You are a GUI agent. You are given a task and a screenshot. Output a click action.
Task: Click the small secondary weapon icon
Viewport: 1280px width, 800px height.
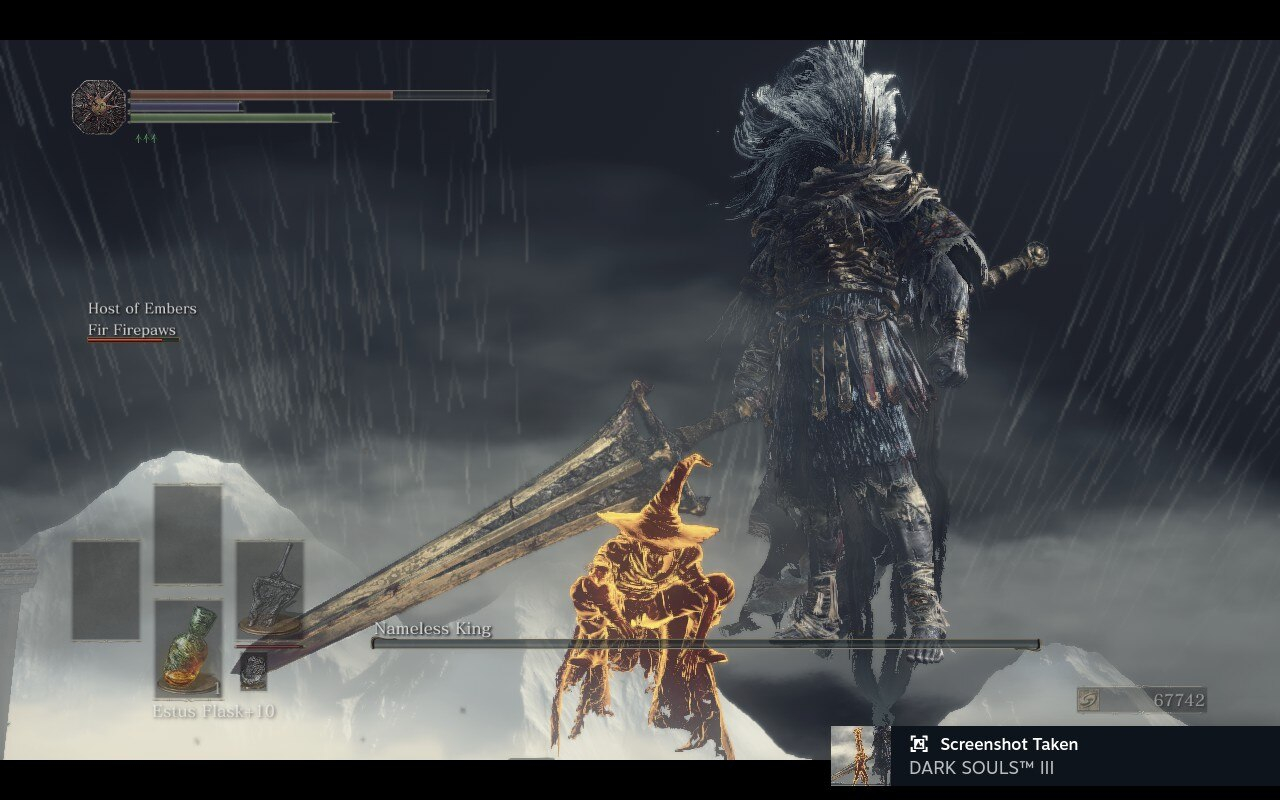254,671
